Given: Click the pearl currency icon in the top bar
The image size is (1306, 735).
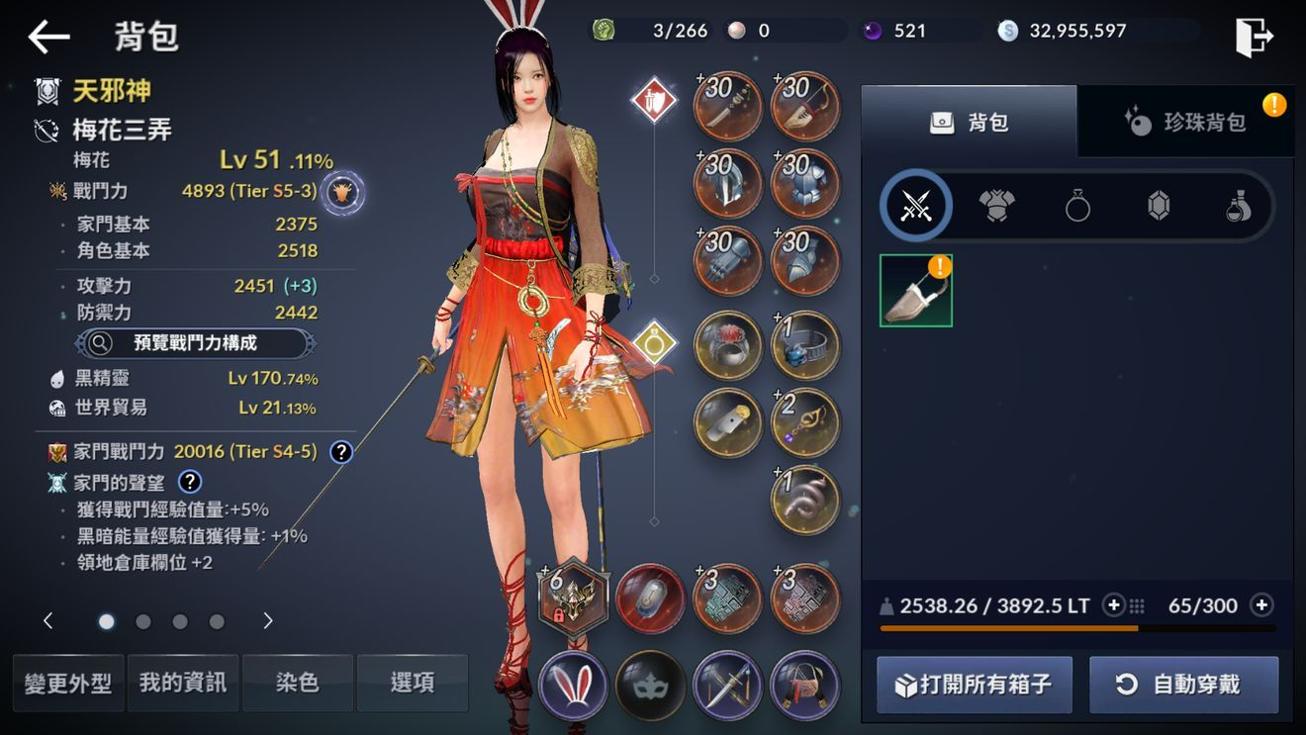Looking at the screenshot, I should coord(737,29).
